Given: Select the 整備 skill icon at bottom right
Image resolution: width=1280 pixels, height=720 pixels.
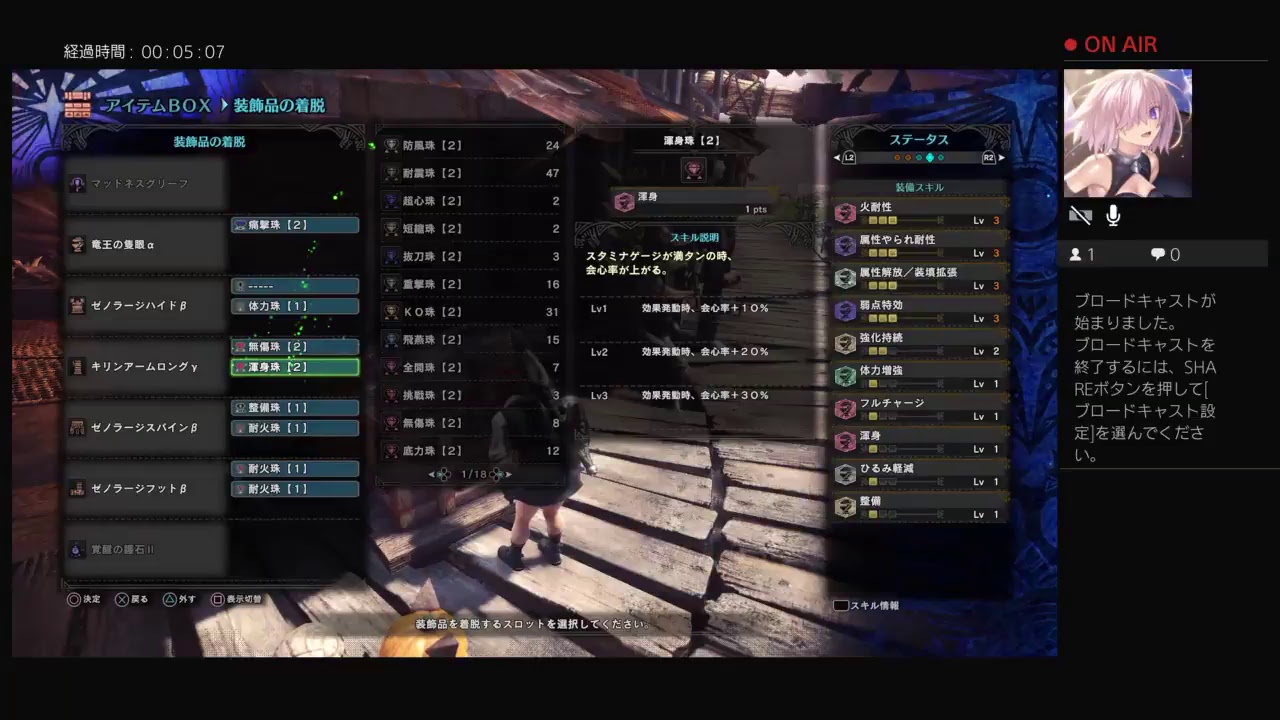Looking at the screenshot, I should pyautogui.click(x=845, y=508).
